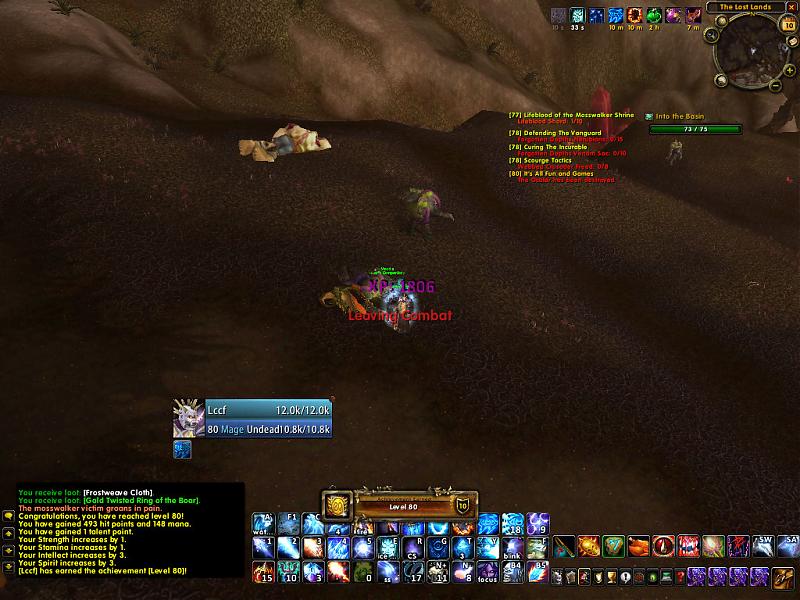Open the Gold Twisted Ring of the Boar link
Viewport: 800px width, 600px height.
tap(140, 500)
